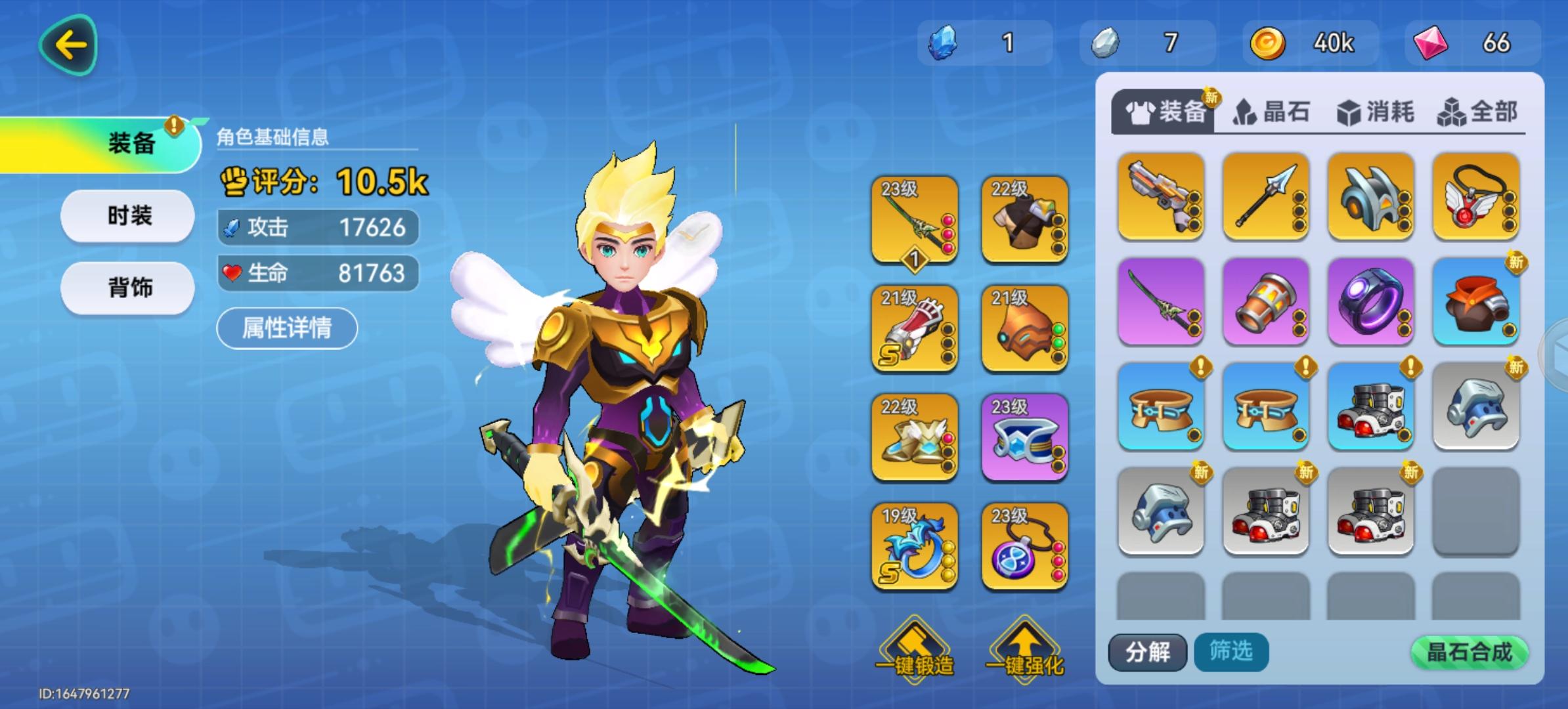Switch to the 晶石 inventory tab
The width and height of the screenshot is (1568, 709).
[1273, 113]
